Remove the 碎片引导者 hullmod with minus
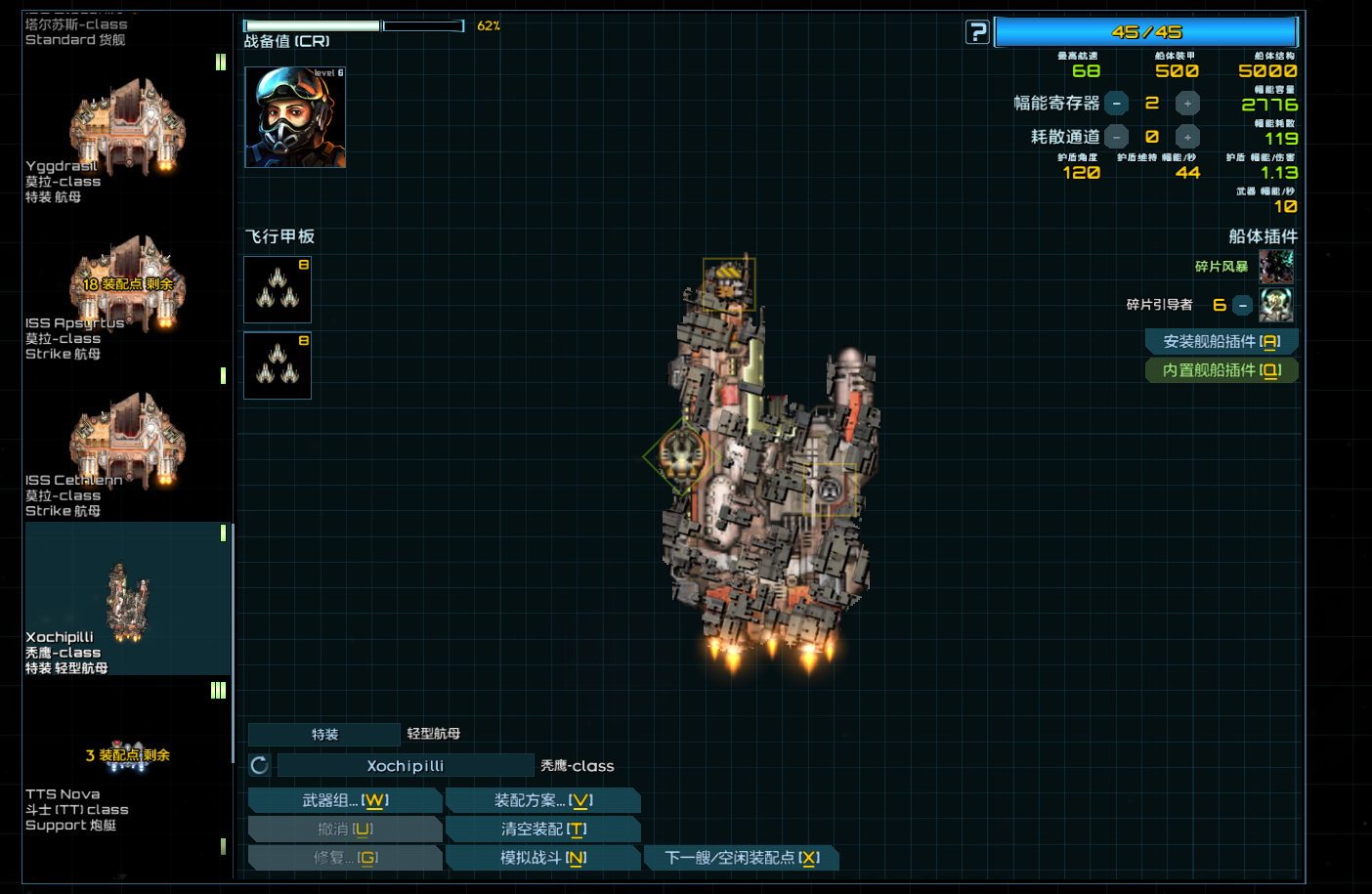Image resolution: width=1372 pixels, height=894 pixels. pyautogui.click(x=1242, y=306)
